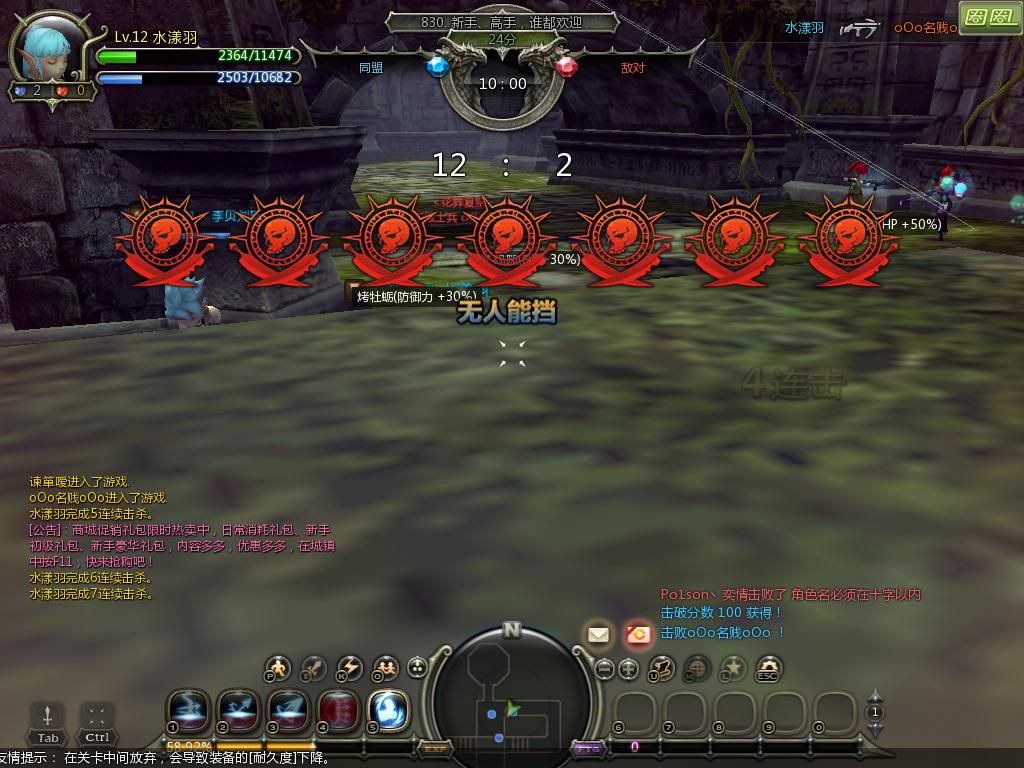Open the skills menu button (K)
Viewport: 1024px width, 768px height.
tap(349, 668)
